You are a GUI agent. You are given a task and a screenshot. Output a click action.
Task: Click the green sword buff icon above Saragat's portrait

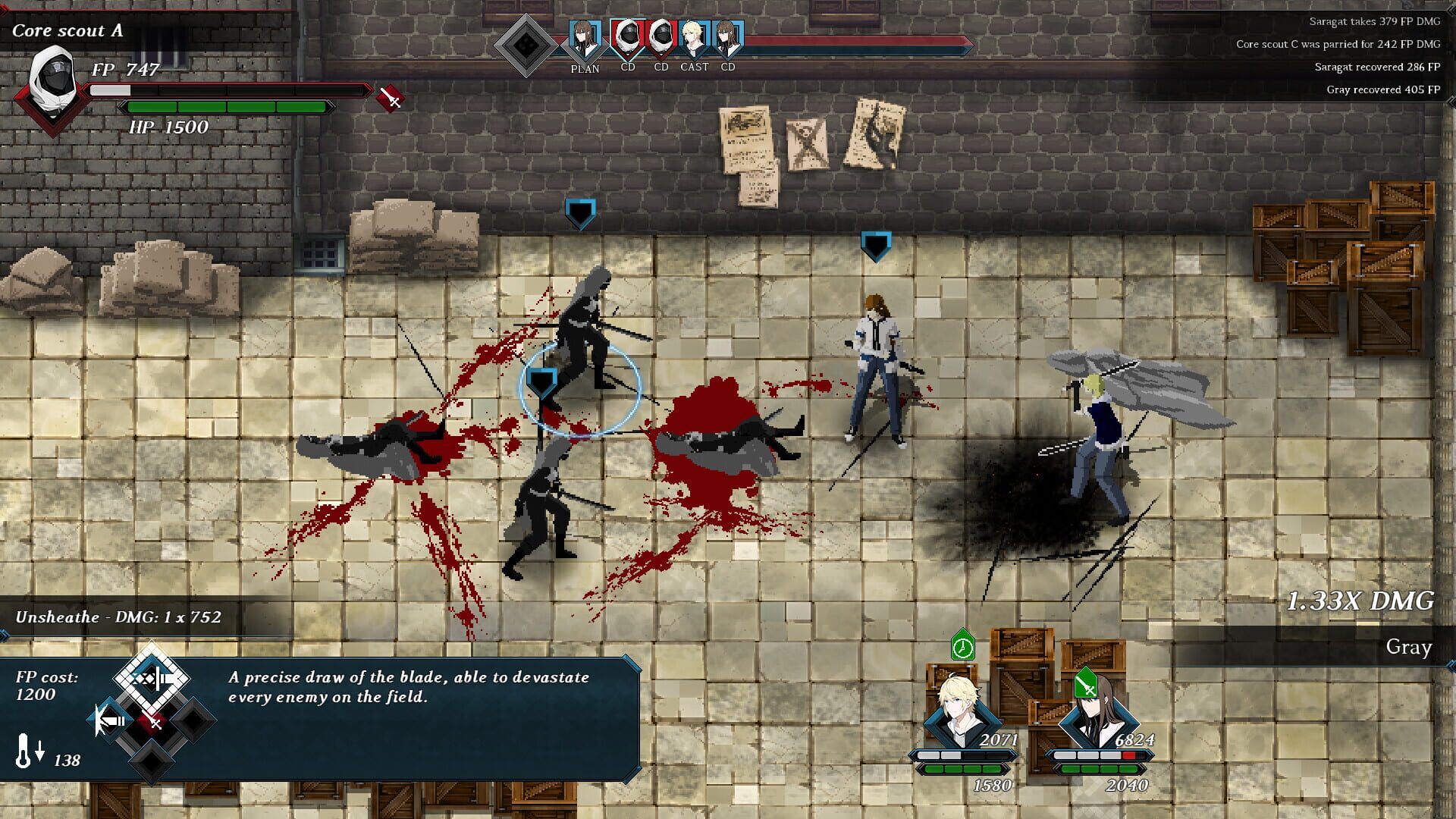pyautogui.click(x=1087, y=682)
